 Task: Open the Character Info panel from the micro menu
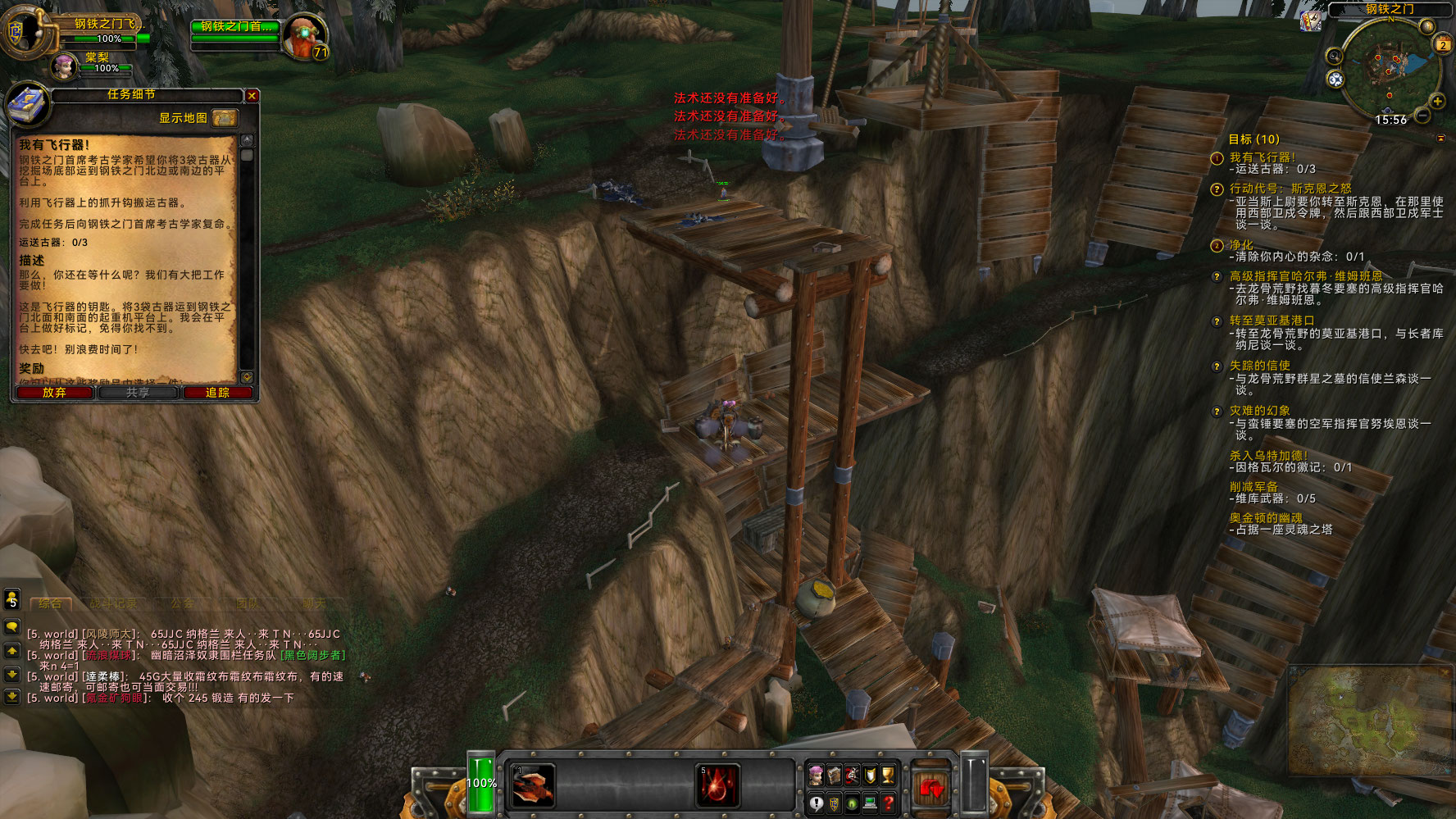[817, 776]
